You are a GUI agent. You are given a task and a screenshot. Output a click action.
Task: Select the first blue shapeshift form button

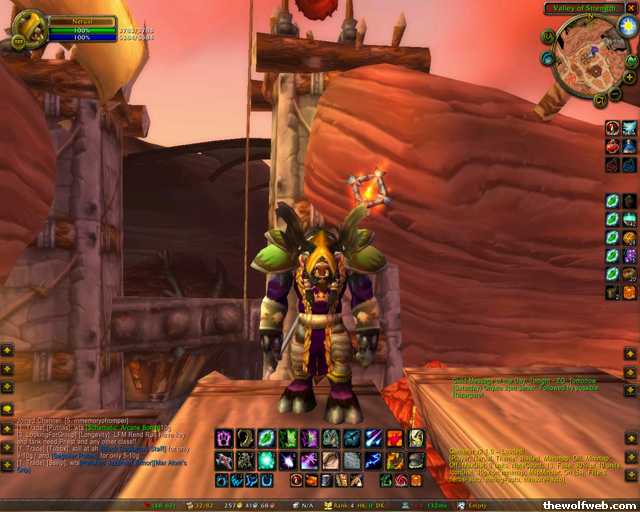(x=221, y=481)
